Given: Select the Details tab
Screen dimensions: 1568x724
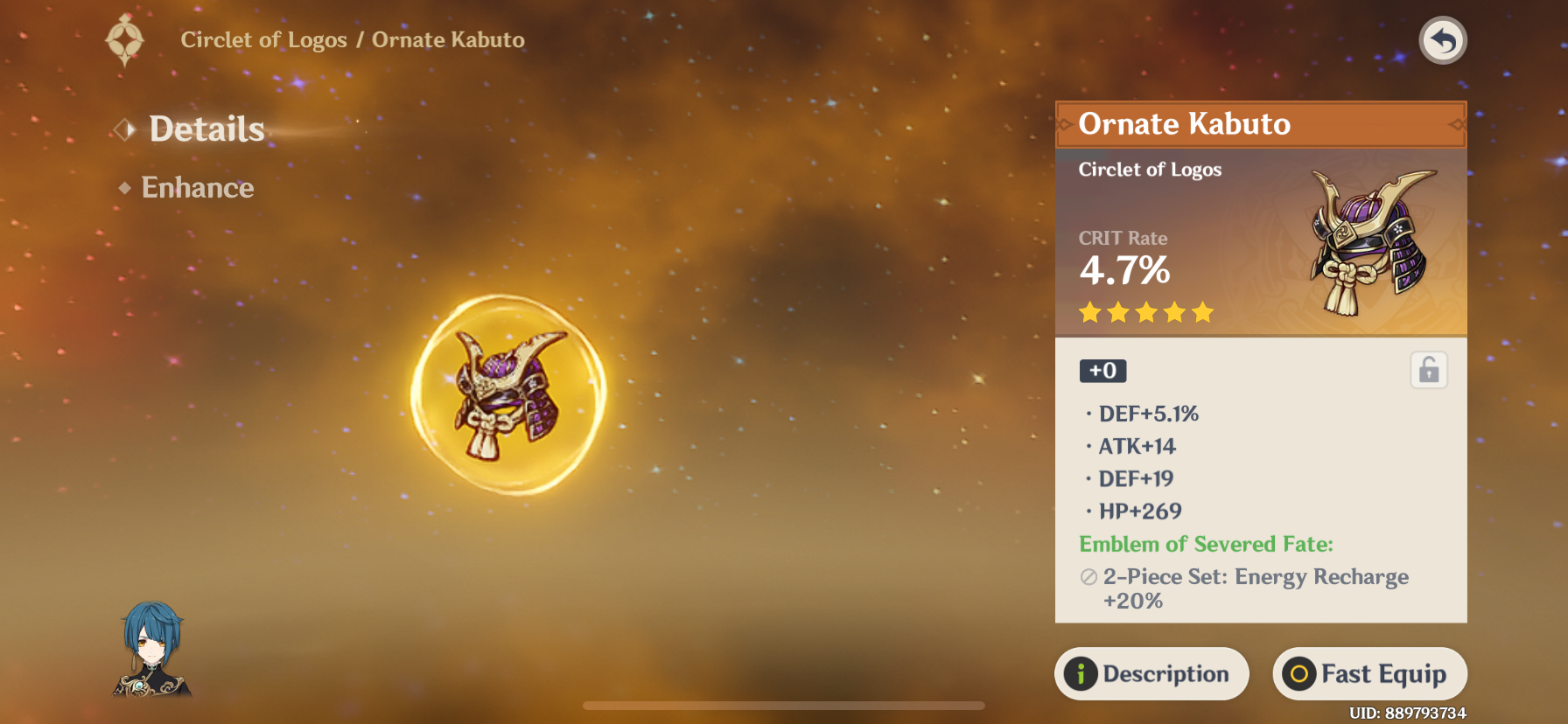Looking at the screenshot, I should point(206,129).
